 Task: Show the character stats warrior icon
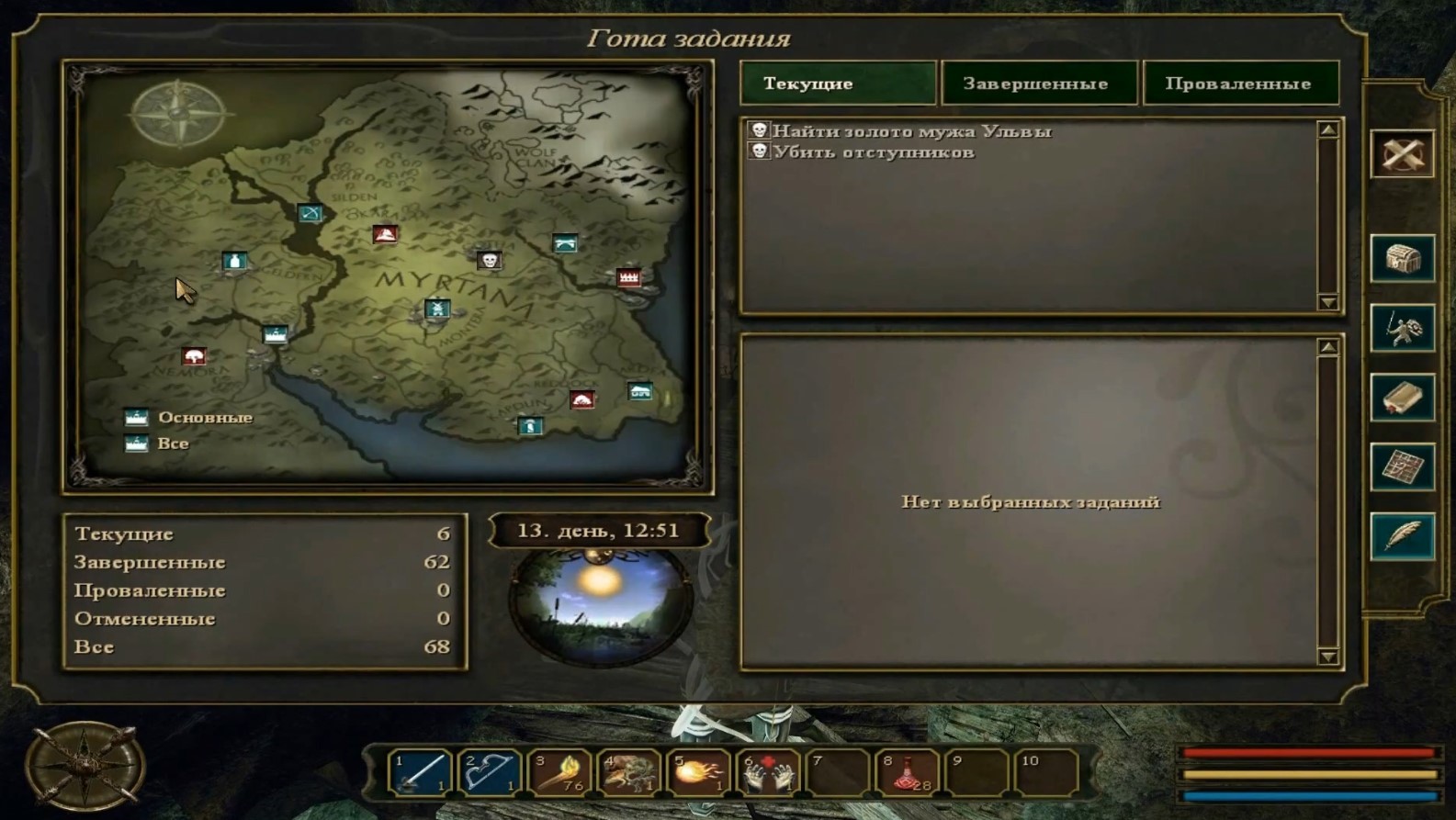point(1403,329)
